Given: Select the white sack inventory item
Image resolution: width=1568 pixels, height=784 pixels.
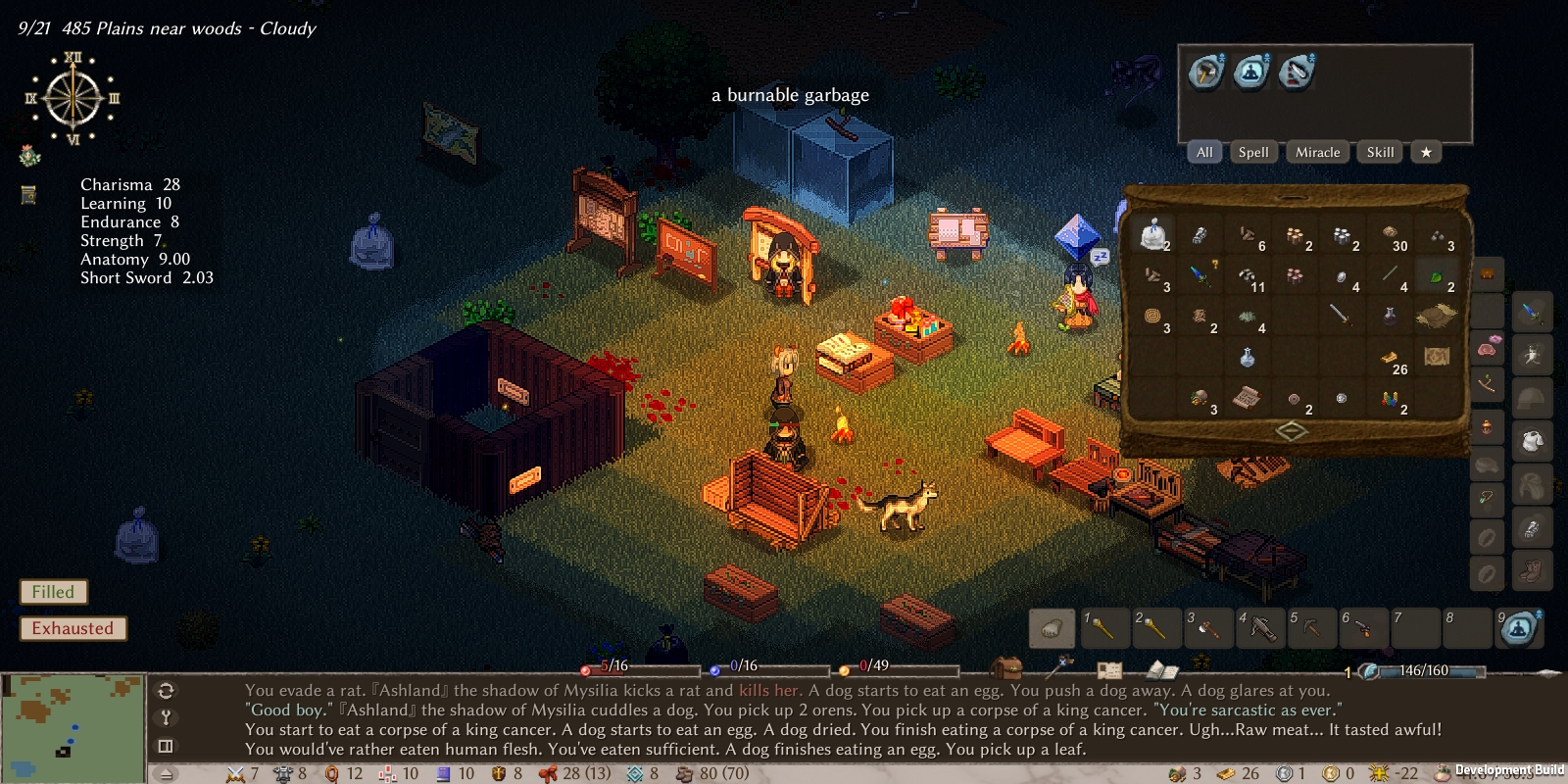Looking at the screenshot, I should (1153, 233).
